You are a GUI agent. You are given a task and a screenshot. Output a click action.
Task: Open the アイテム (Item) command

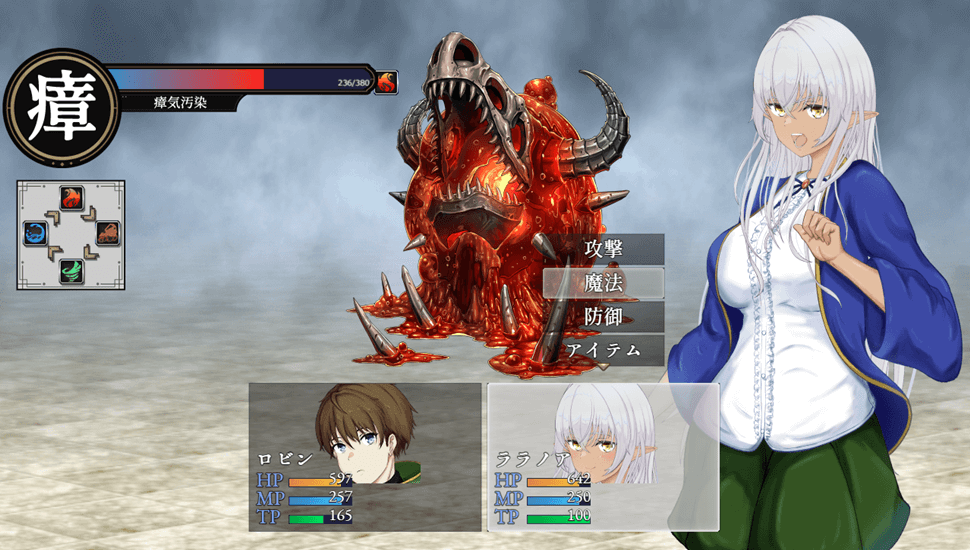click(601, 350)
